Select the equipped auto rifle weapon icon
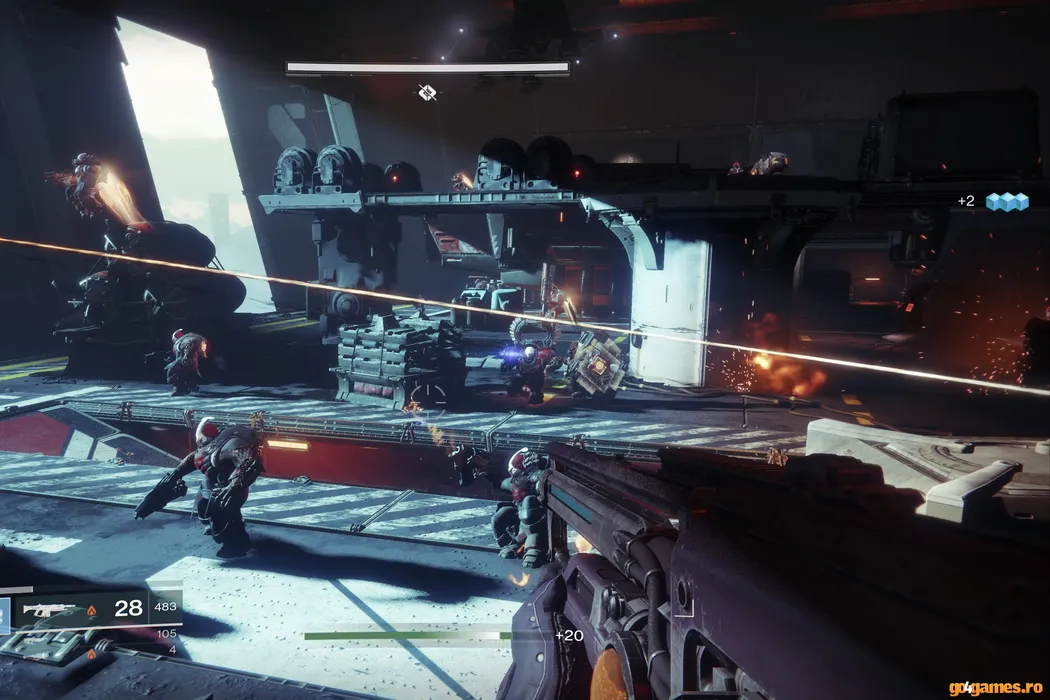Viewport: 1050px width, 700px height. pyautogui.click(x=50, y=609)
